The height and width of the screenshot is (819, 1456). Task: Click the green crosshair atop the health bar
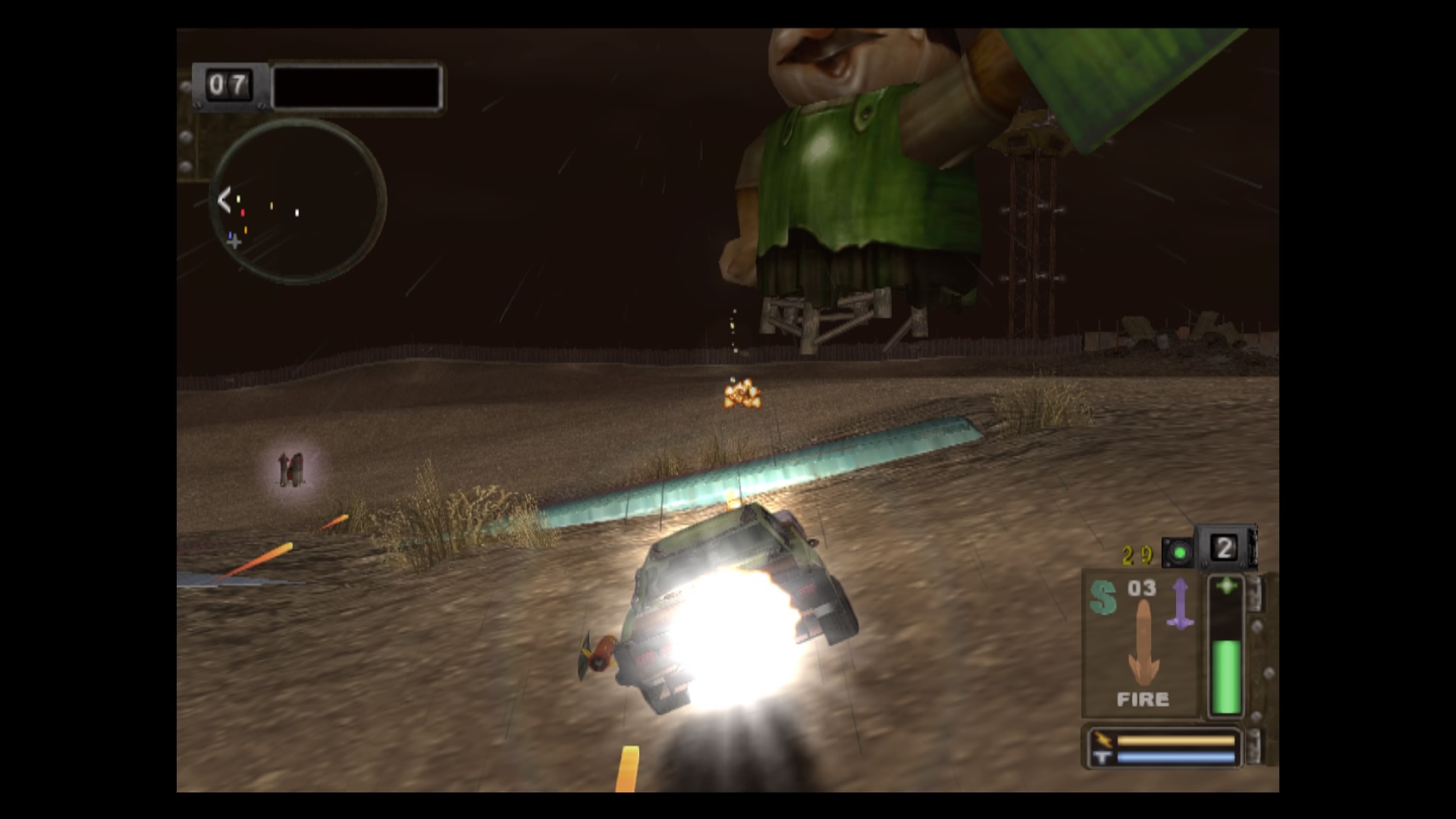(x=1226, y=585)
